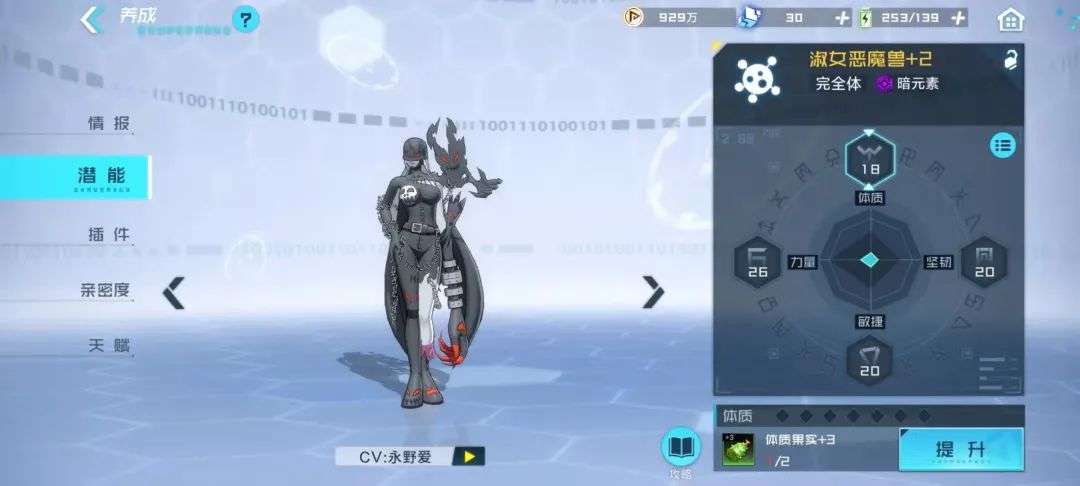Viewport: 1080px width, 486px height.
Task: Switch to the 情报 tab
Action: pos(110,124)
